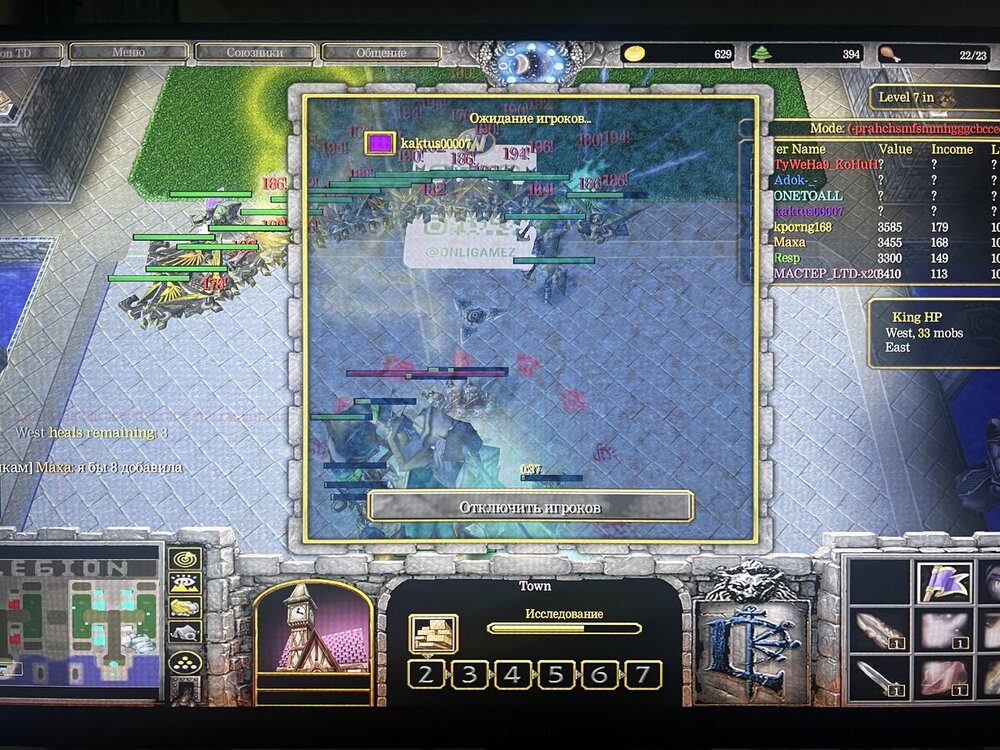Select research queue slot 5
Image resolution: width=1000 pixels, height=750 pixels.
(x=555, y=674)
